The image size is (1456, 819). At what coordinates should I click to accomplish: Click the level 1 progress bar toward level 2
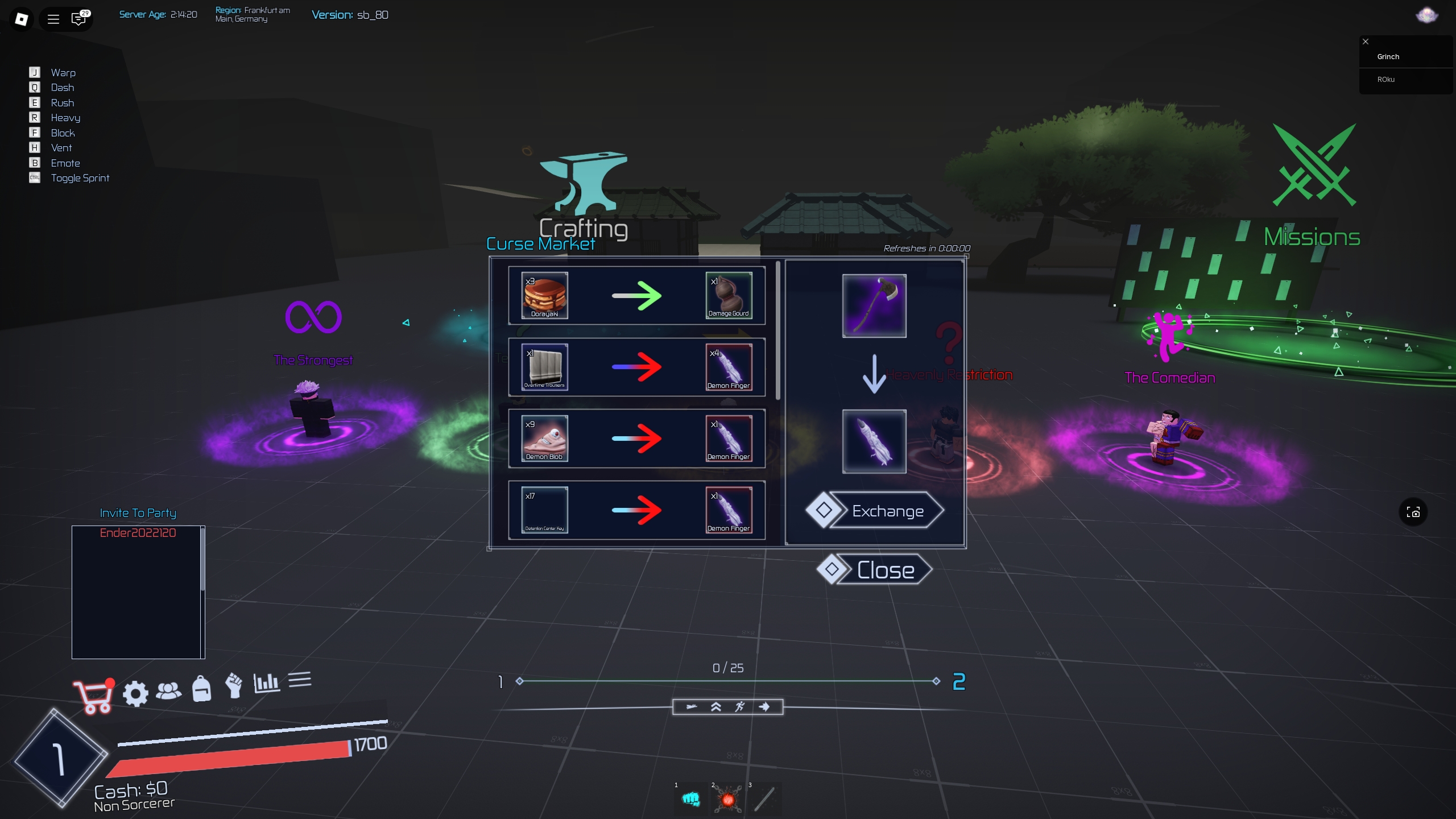[x=727, y=680]
